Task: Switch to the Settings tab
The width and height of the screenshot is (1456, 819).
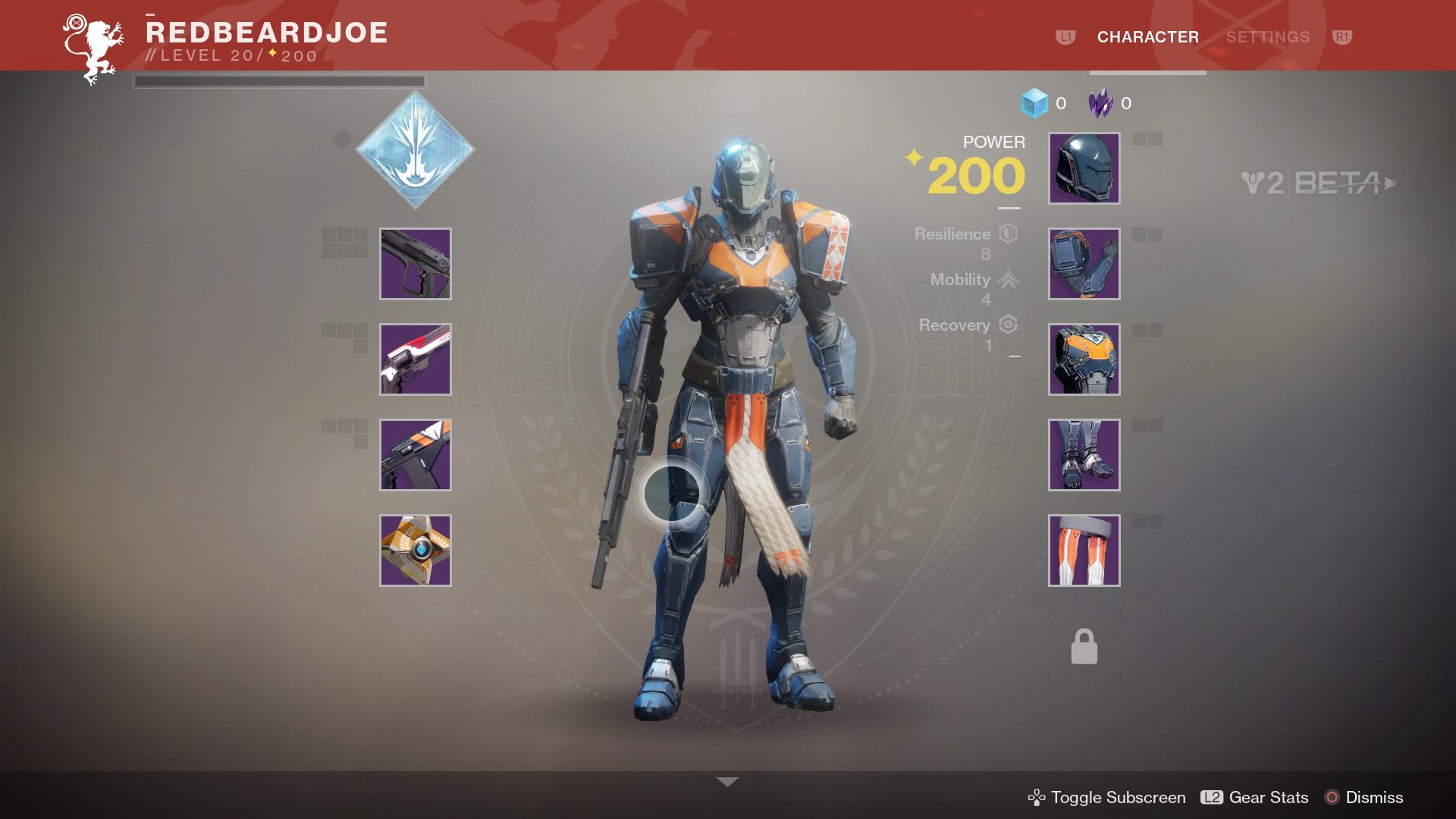Action: 1268,36
